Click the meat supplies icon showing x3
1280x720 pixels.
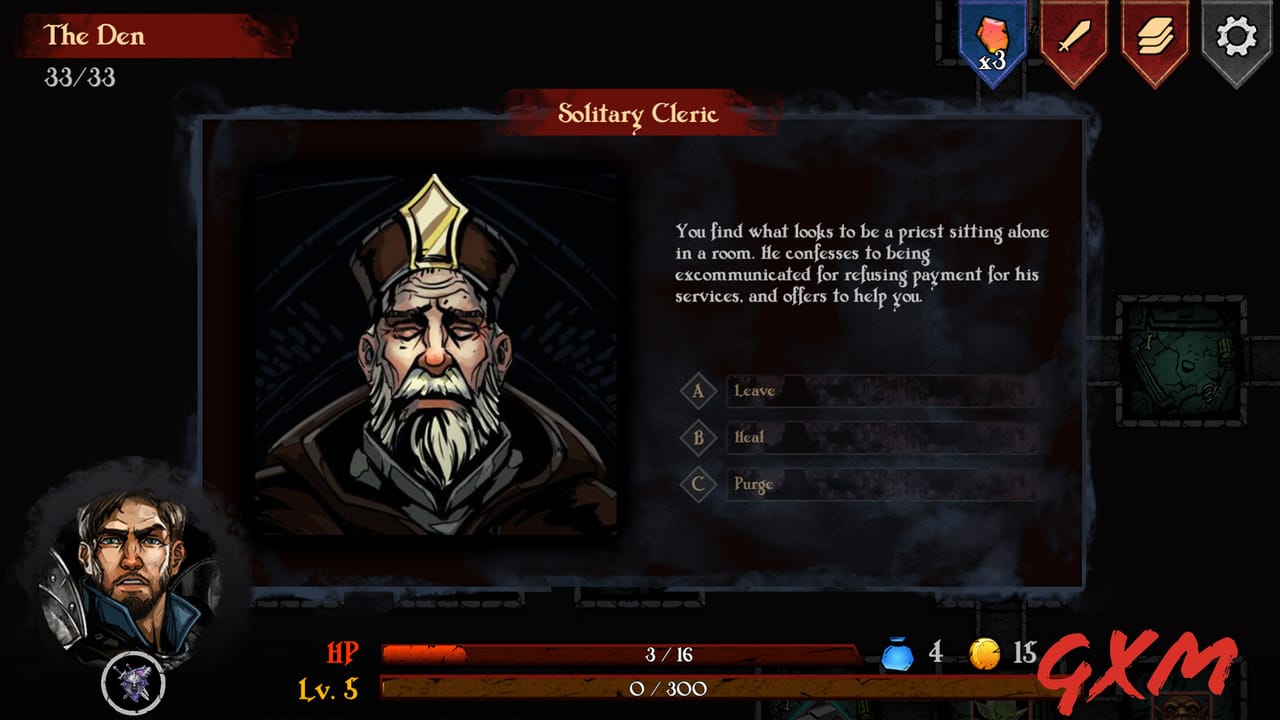tap(993, 35)
